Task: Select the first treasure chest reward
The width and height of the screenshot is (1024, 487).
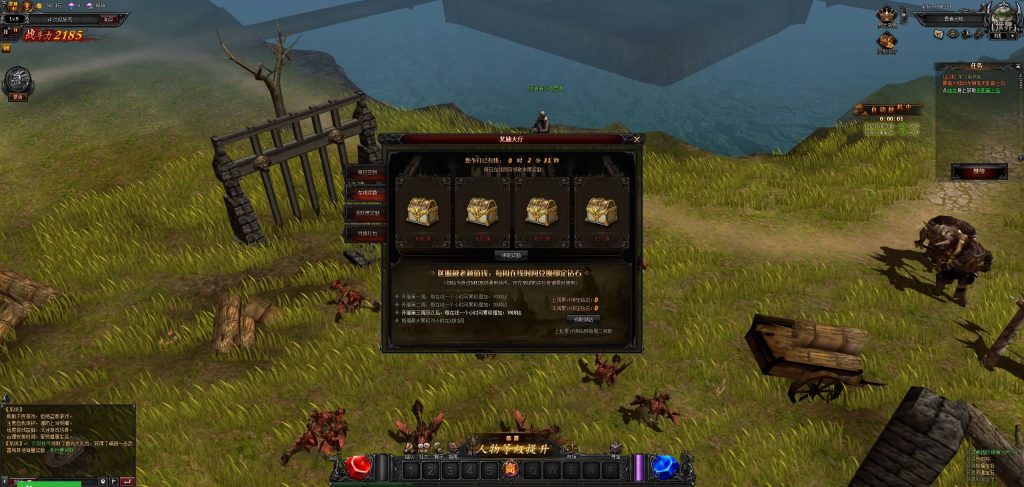Action: pyautogui.click(x=421, y=212)
